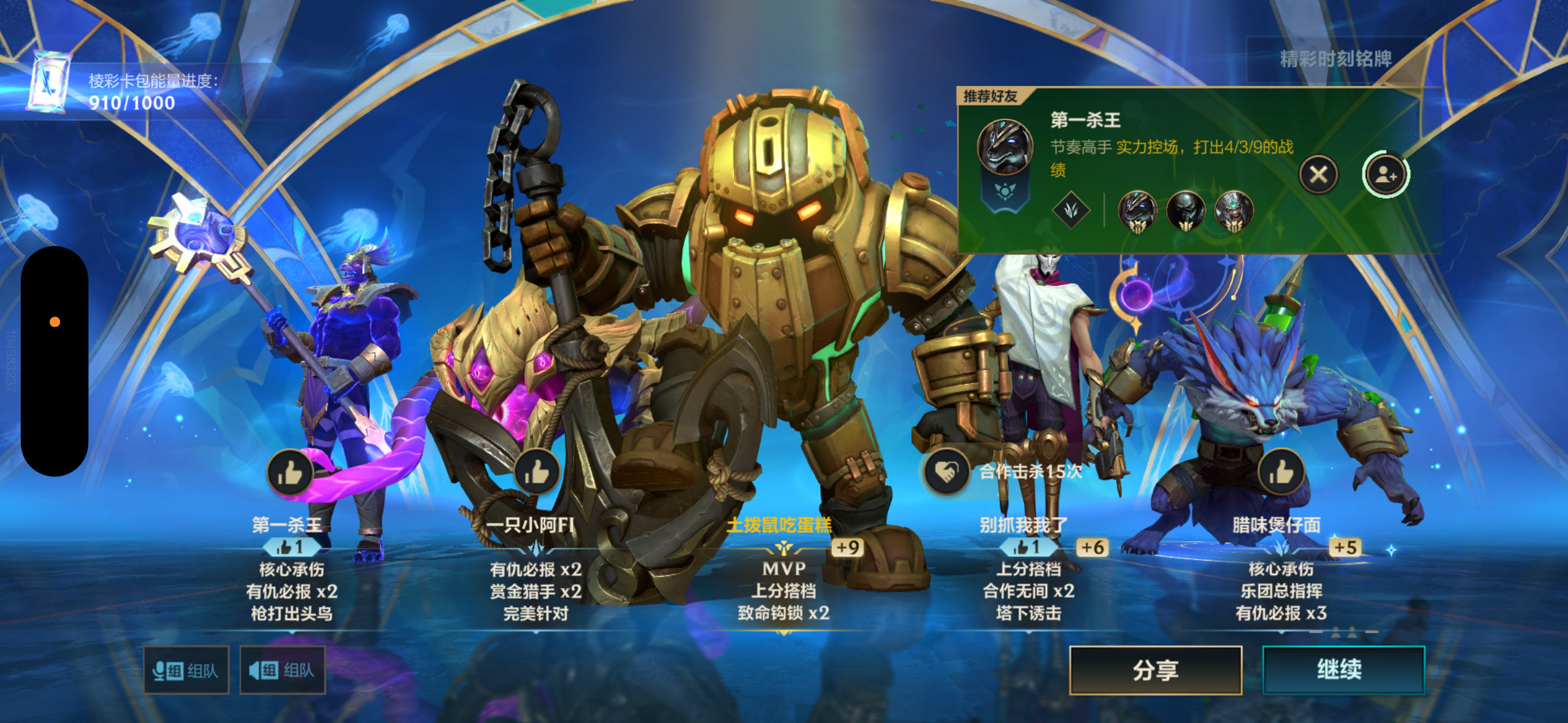Image resolution: width=1568 pixels, height=723 pixels.
Task: Give a thumbs-up to 第一杀王
Action: click(290, 472)
